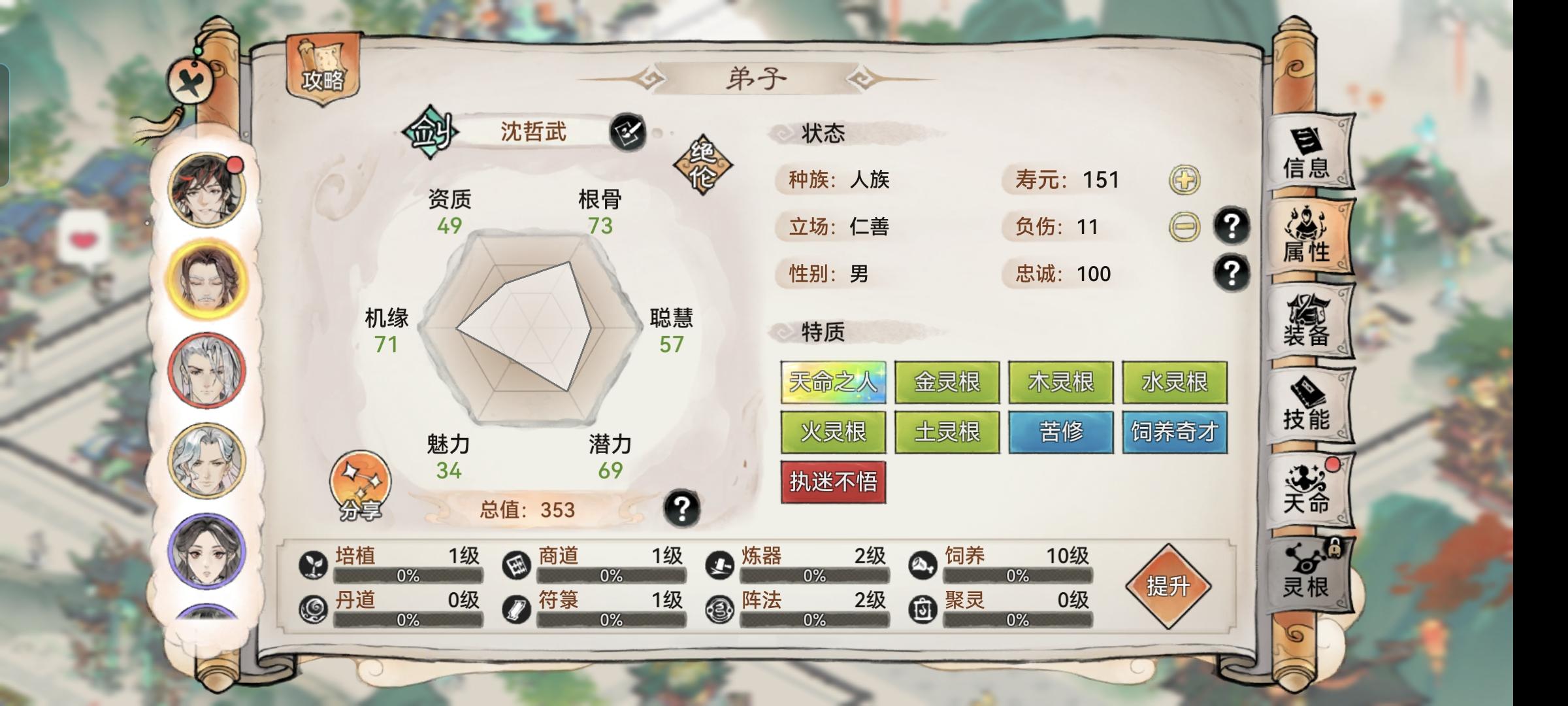
Task: Edit disciple name via the pencil icon
Action: 626,133
